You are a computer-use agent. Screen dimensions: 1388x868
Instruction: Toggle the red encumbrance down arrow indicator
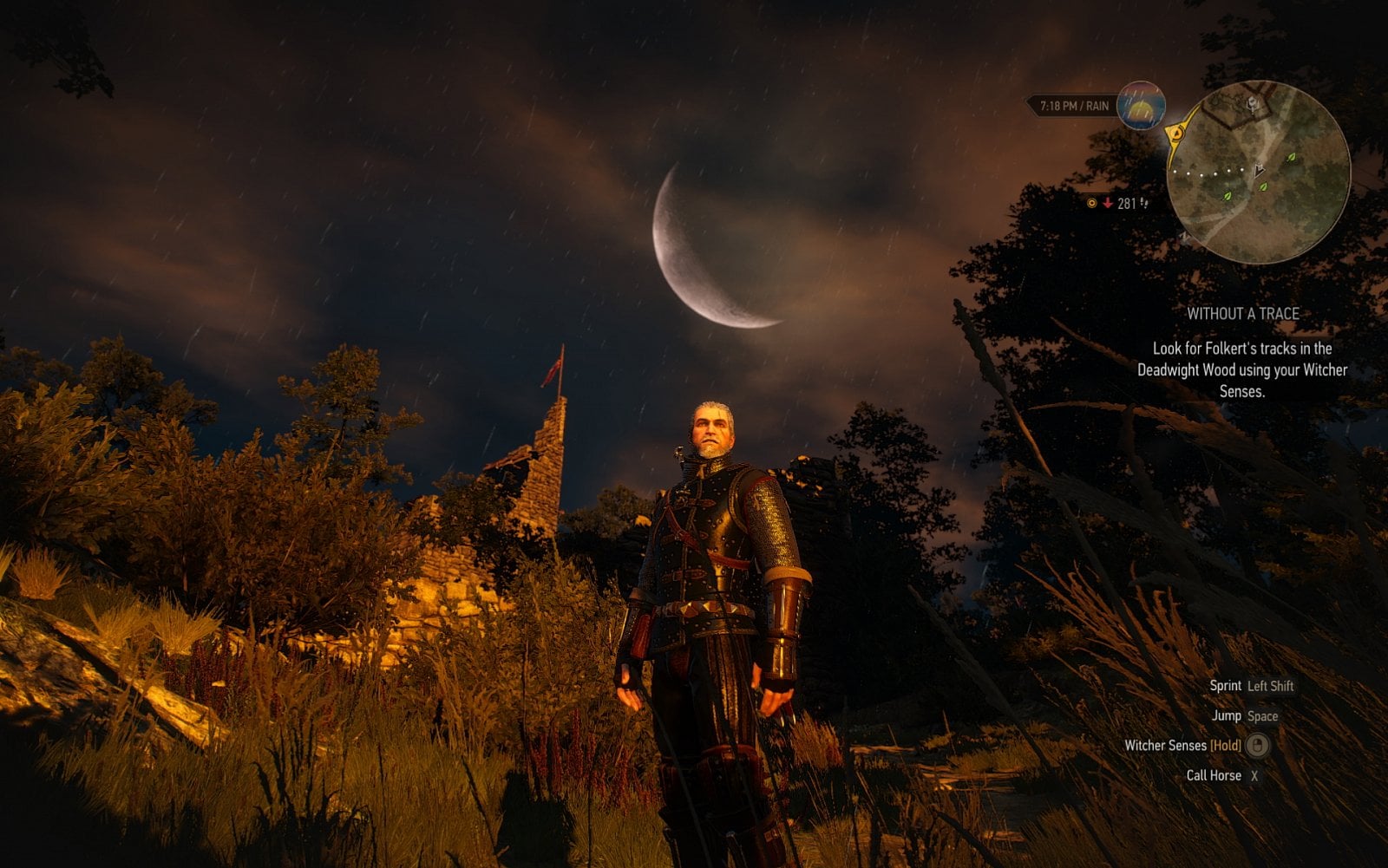1107,203
